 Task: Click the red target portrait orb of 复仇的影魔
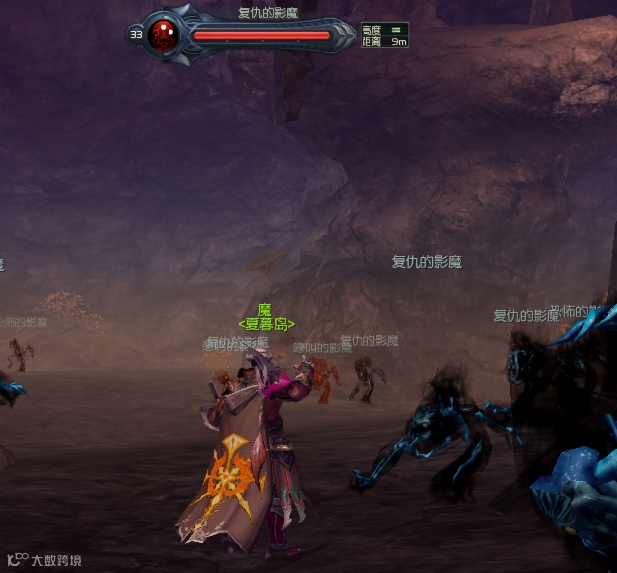(x=163, y=35)
